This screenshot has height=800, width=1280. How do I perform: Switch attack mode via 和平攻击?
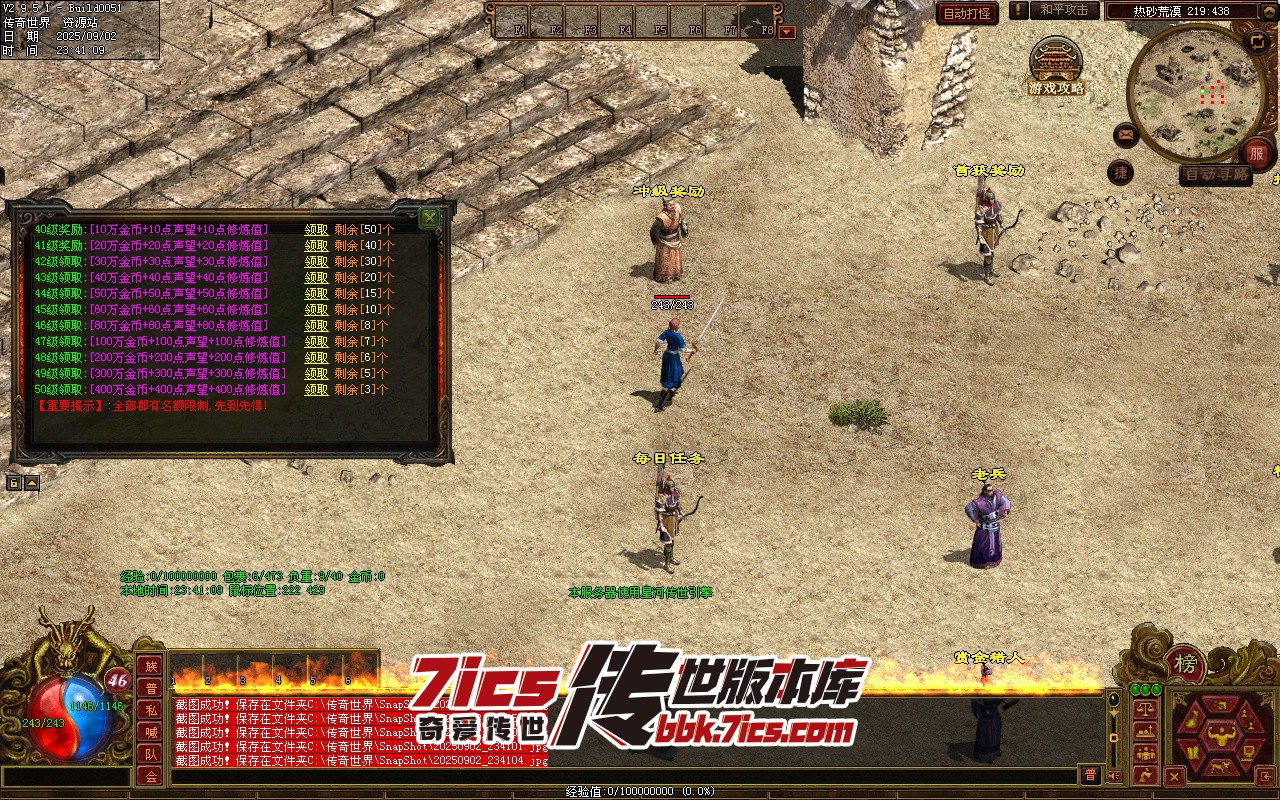coord(1063,10)
